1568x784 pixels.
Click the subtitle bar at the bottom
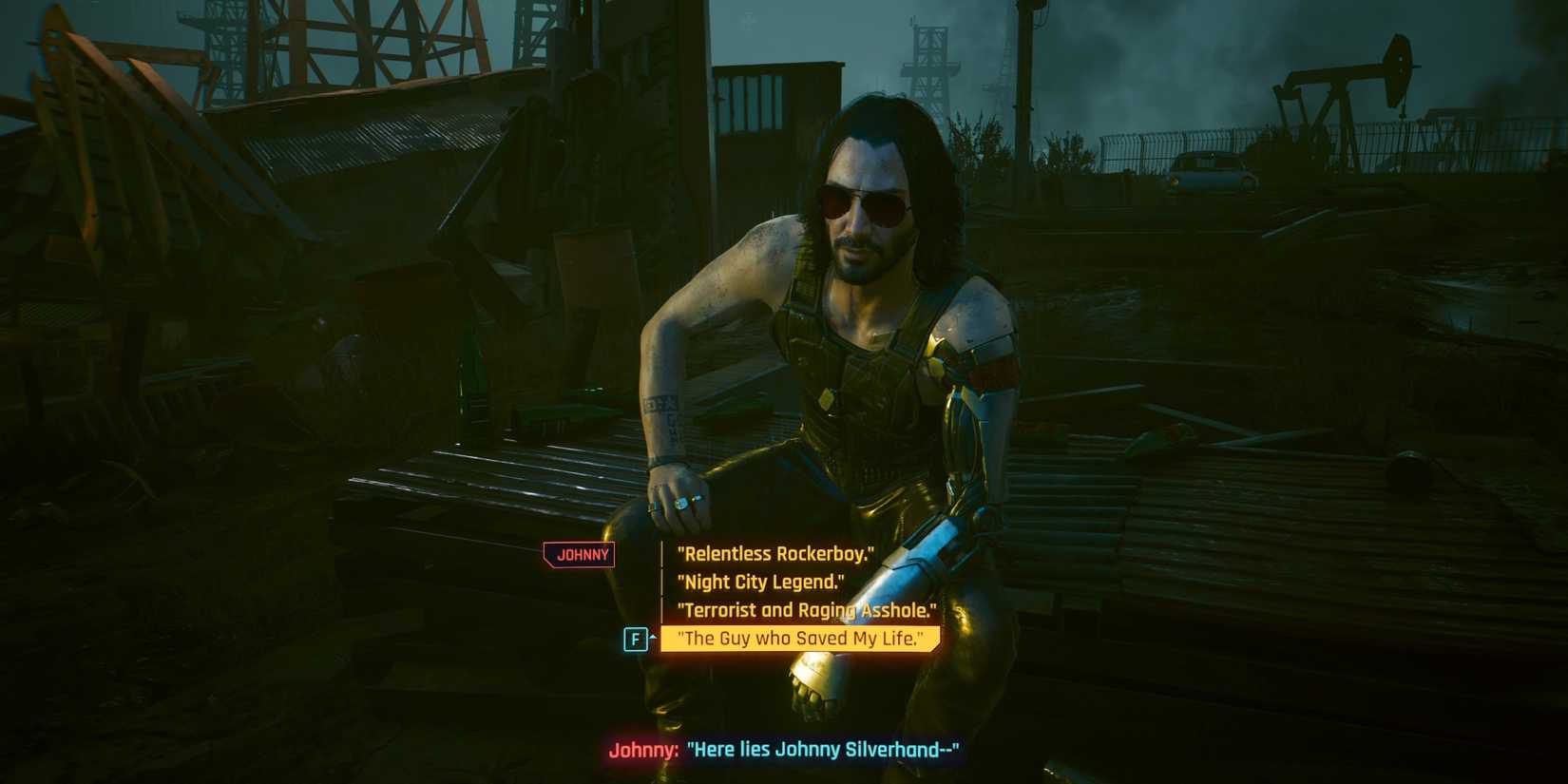(784, 750)
